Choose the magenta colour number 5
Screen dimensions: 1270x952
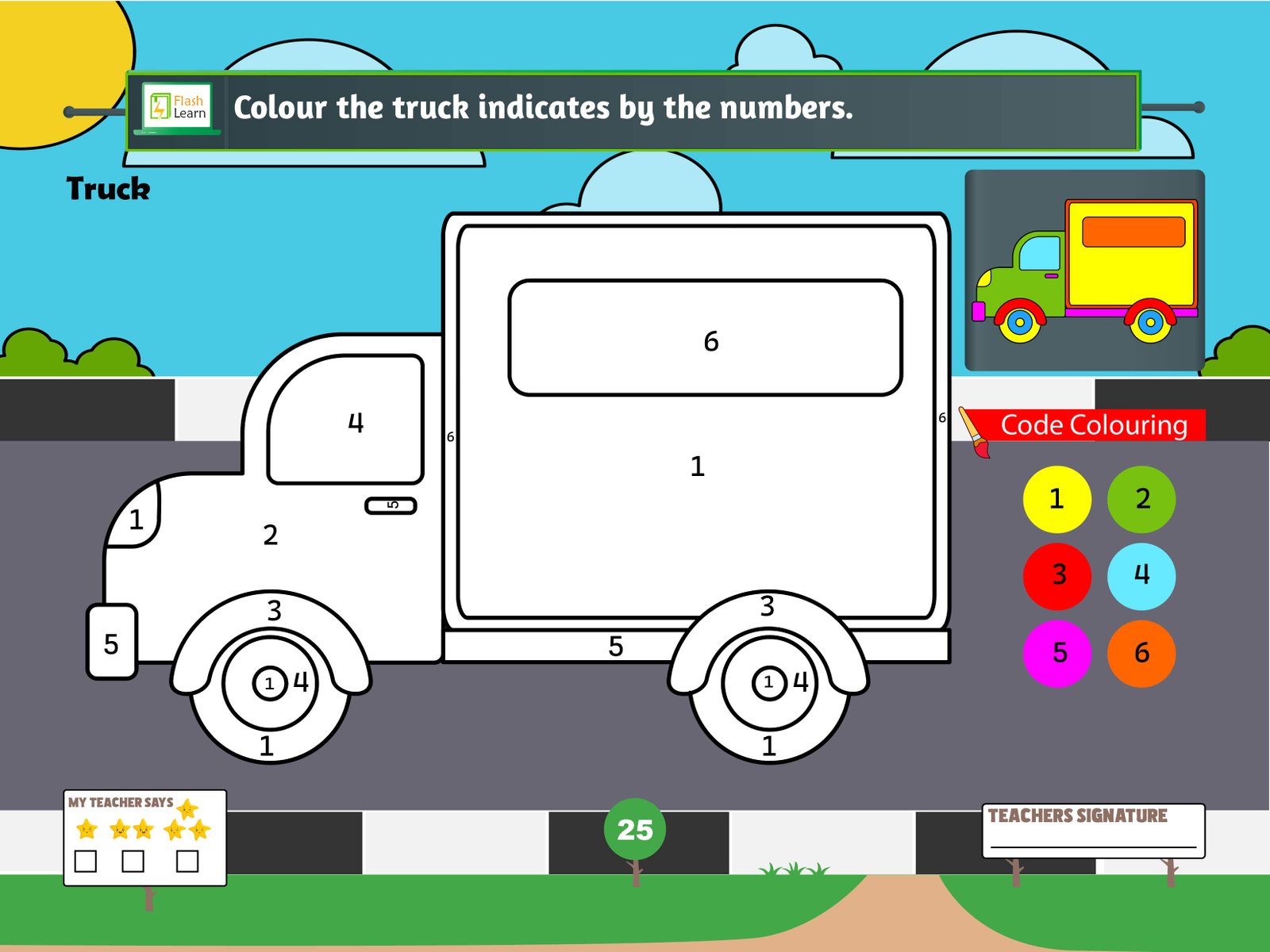1056,653
